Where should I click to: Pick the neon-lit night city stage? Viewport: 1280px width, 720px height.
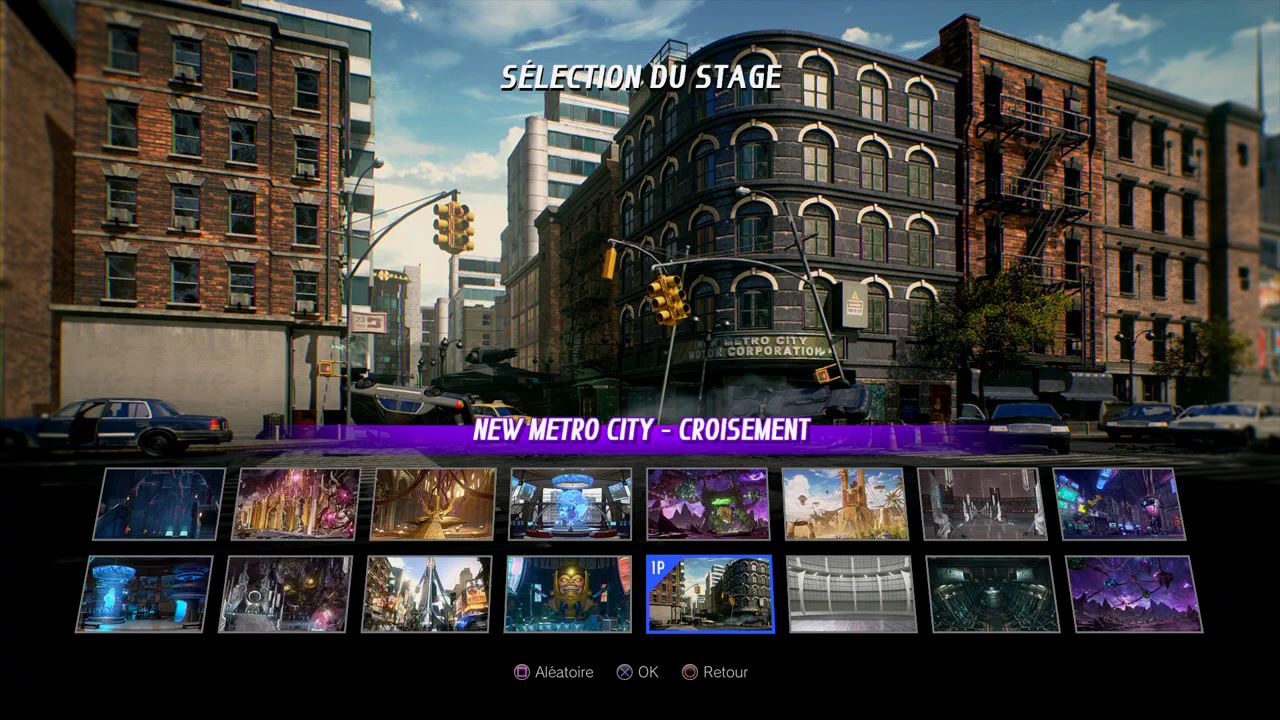click(x=1118, y=504)
